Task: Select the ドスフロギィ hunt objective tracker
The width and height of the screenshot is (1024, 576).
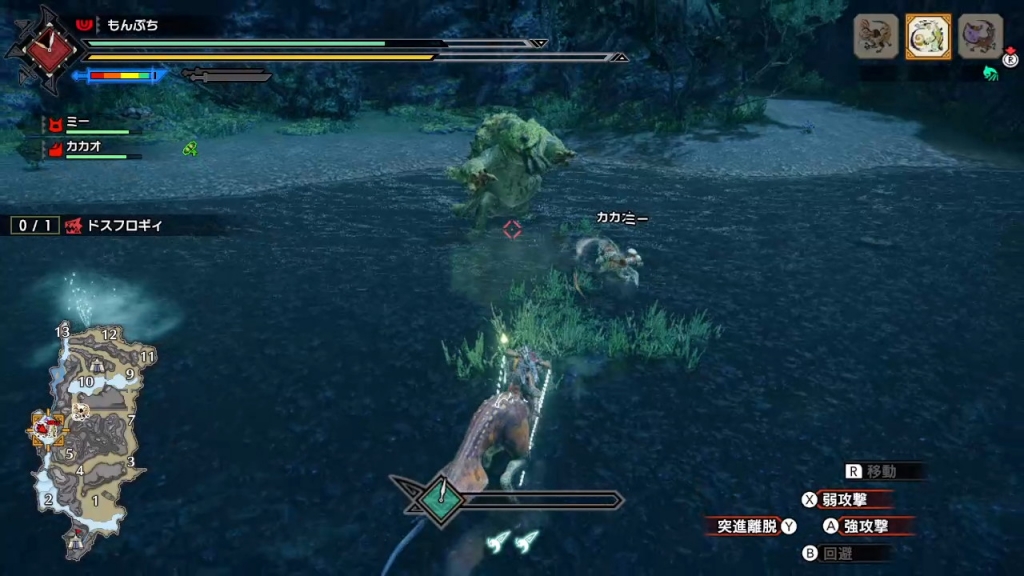Action: 110,226
